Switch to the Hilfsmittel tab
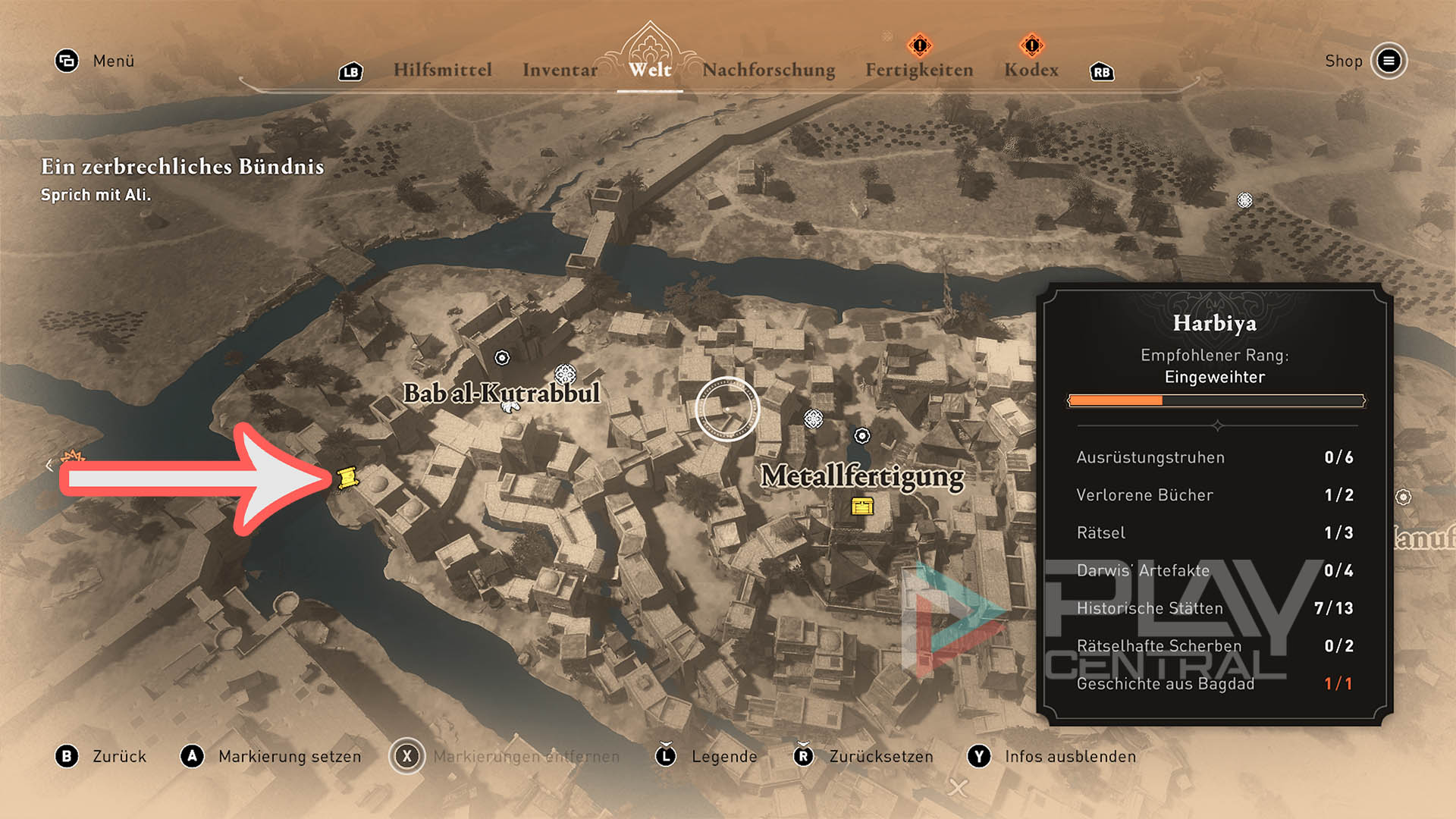1456x819 pixels. pyautogui.click(x=442, y=70)
